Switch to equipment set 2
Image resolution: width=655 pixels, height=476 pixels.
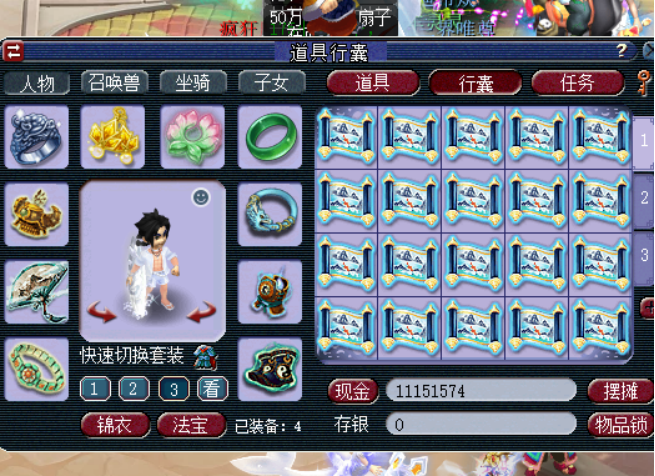tap(133, 389)
